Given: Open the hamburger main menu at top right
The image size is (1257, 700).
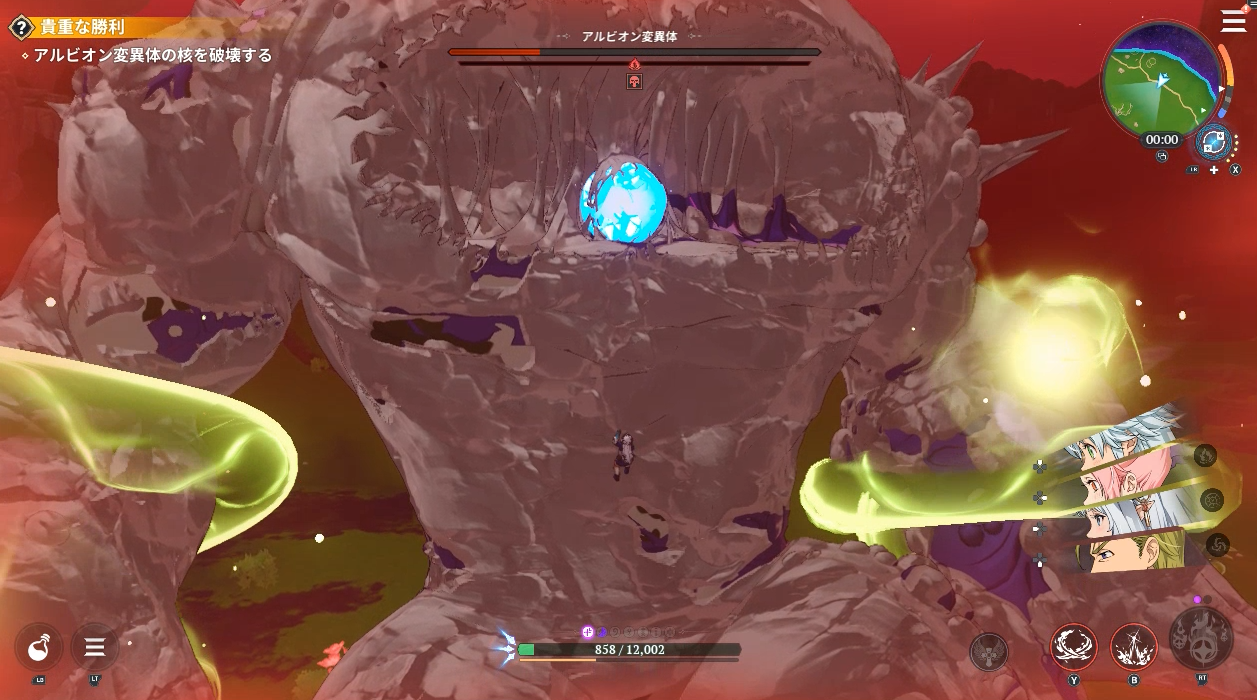Looking at the screenshot, I should tap(1233, 22).
